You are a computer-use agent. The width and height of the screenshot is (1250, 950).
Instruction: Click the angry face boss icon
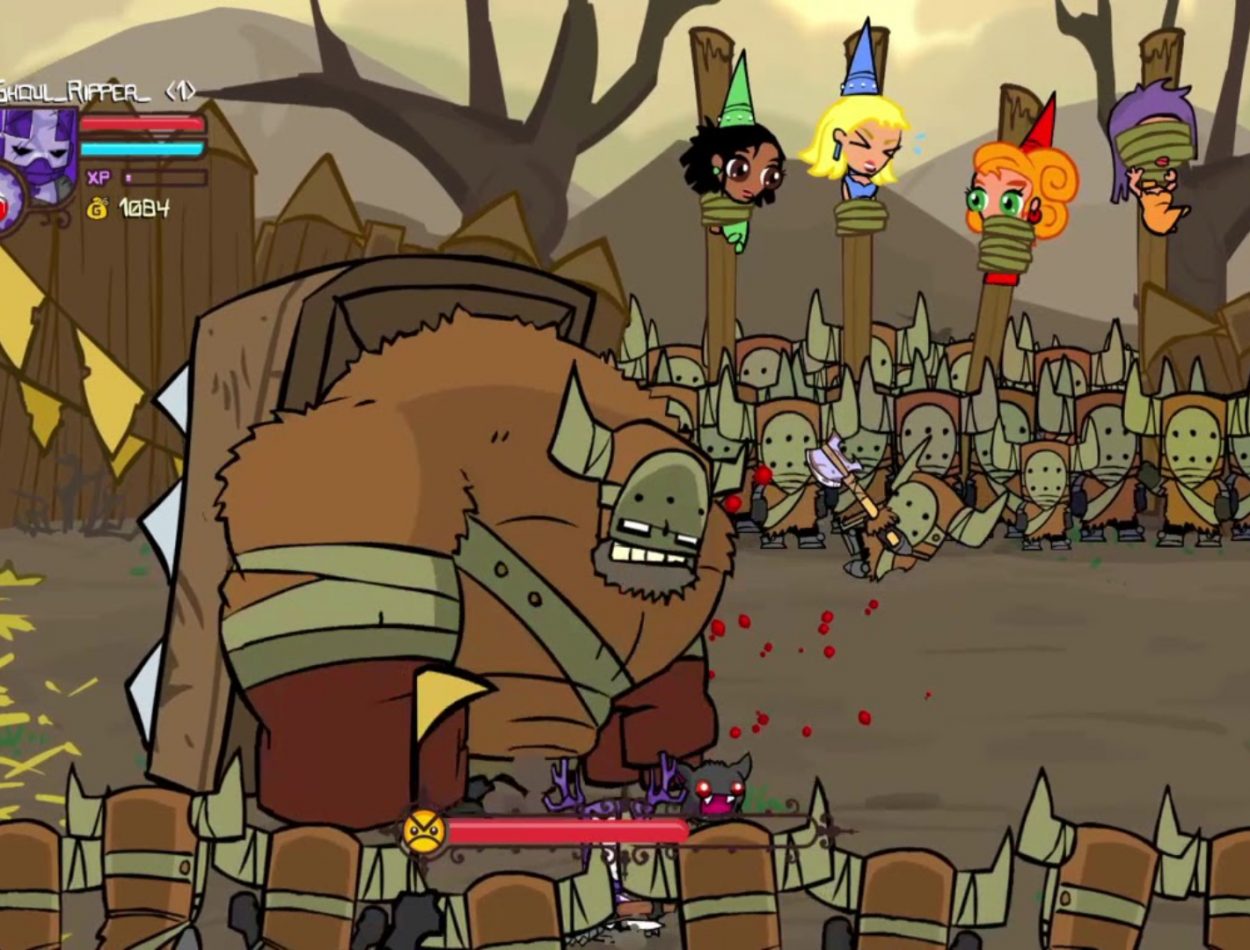click(423, 832)
